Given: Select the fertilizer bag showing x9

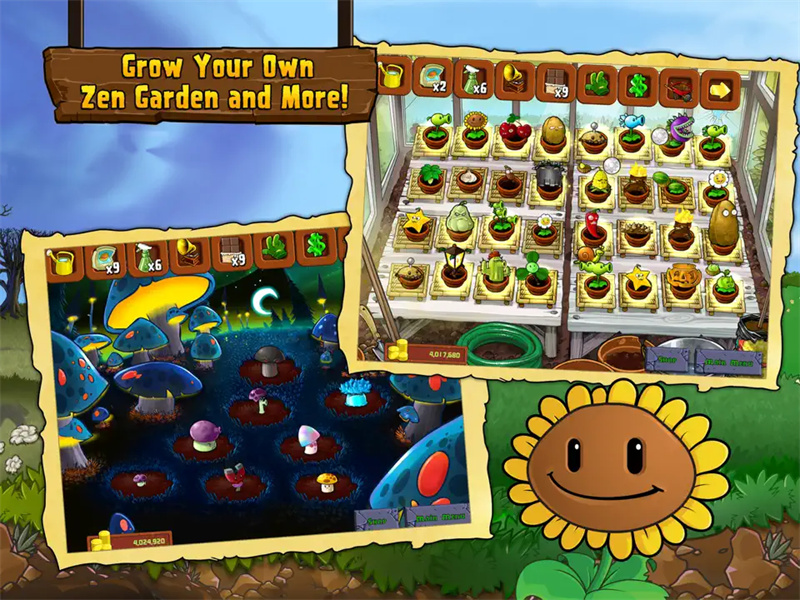Looking at the screenshot, I should (x=106, y=258).
